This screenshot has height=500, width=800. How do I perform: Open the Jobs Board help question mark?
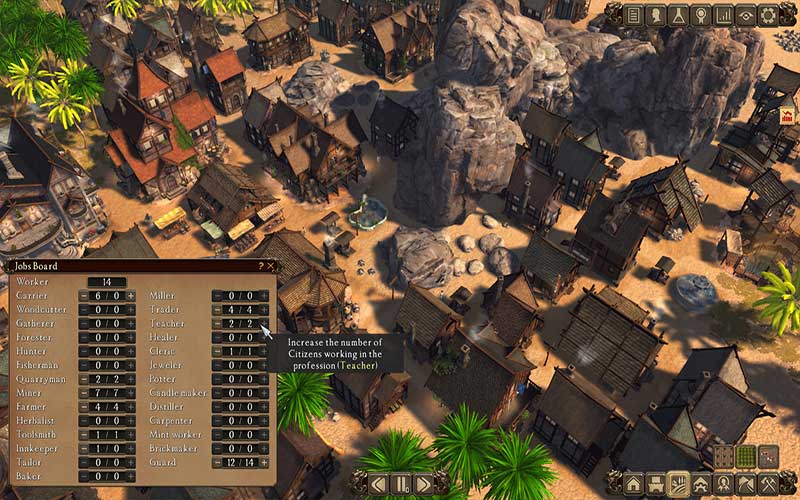(261, 267)
